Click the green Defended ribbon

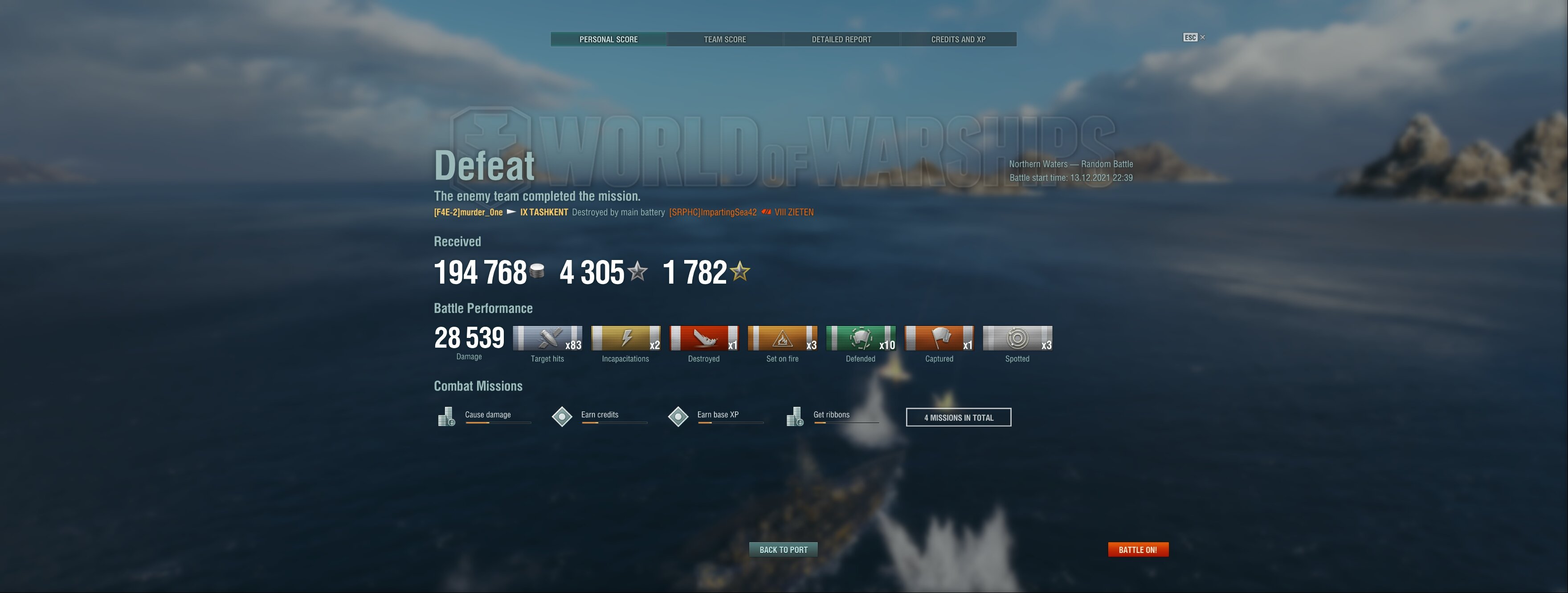[861, 339]
